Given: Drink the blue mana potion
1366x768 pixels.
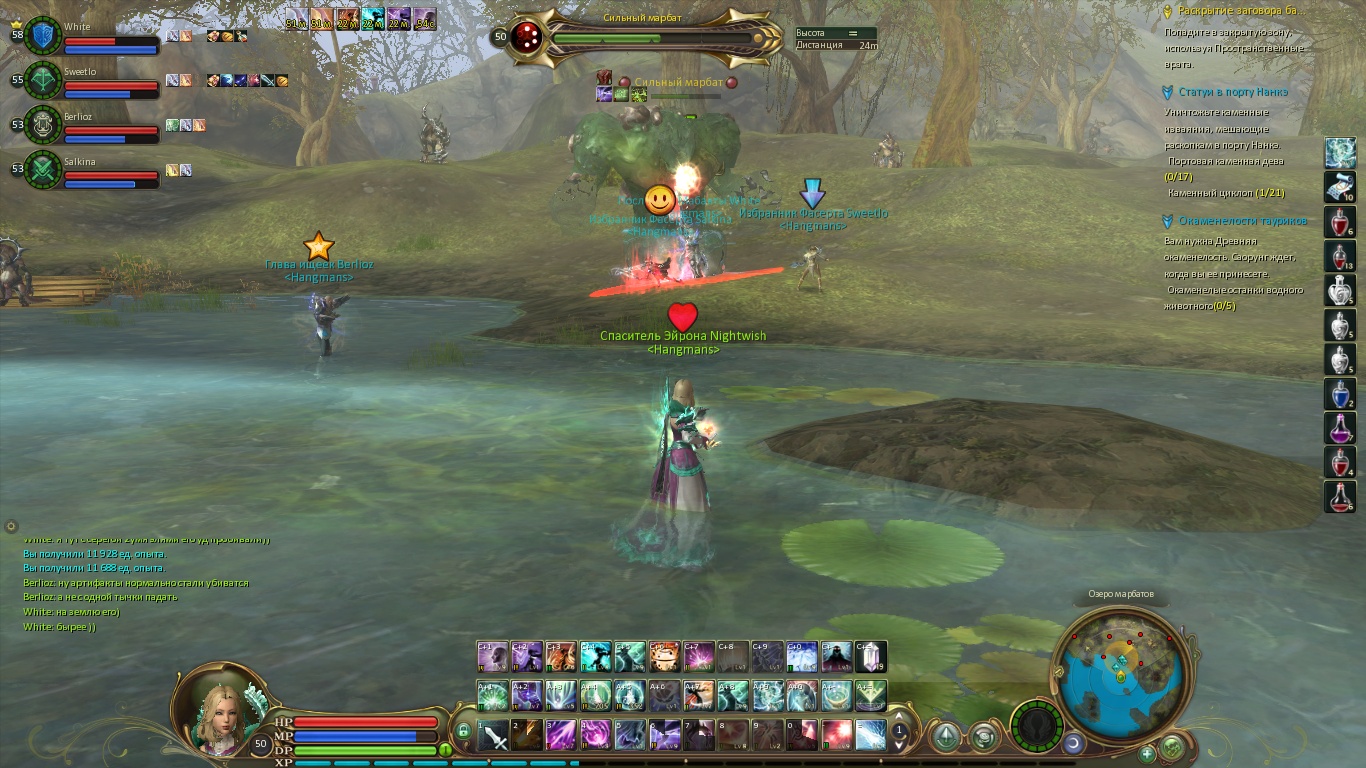Looking at the screenshot, I should coord(1340,393).
